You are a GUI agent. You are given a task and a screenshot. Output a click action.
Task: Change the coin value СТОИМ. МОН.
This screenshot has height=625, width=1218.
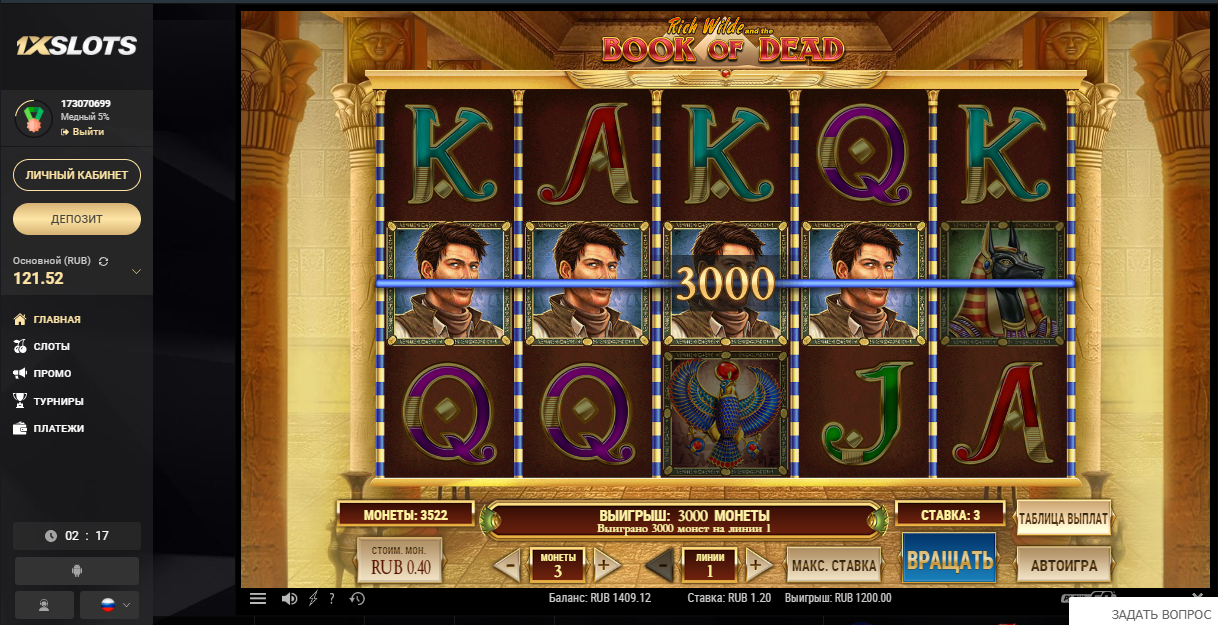[x=399, y=560]
